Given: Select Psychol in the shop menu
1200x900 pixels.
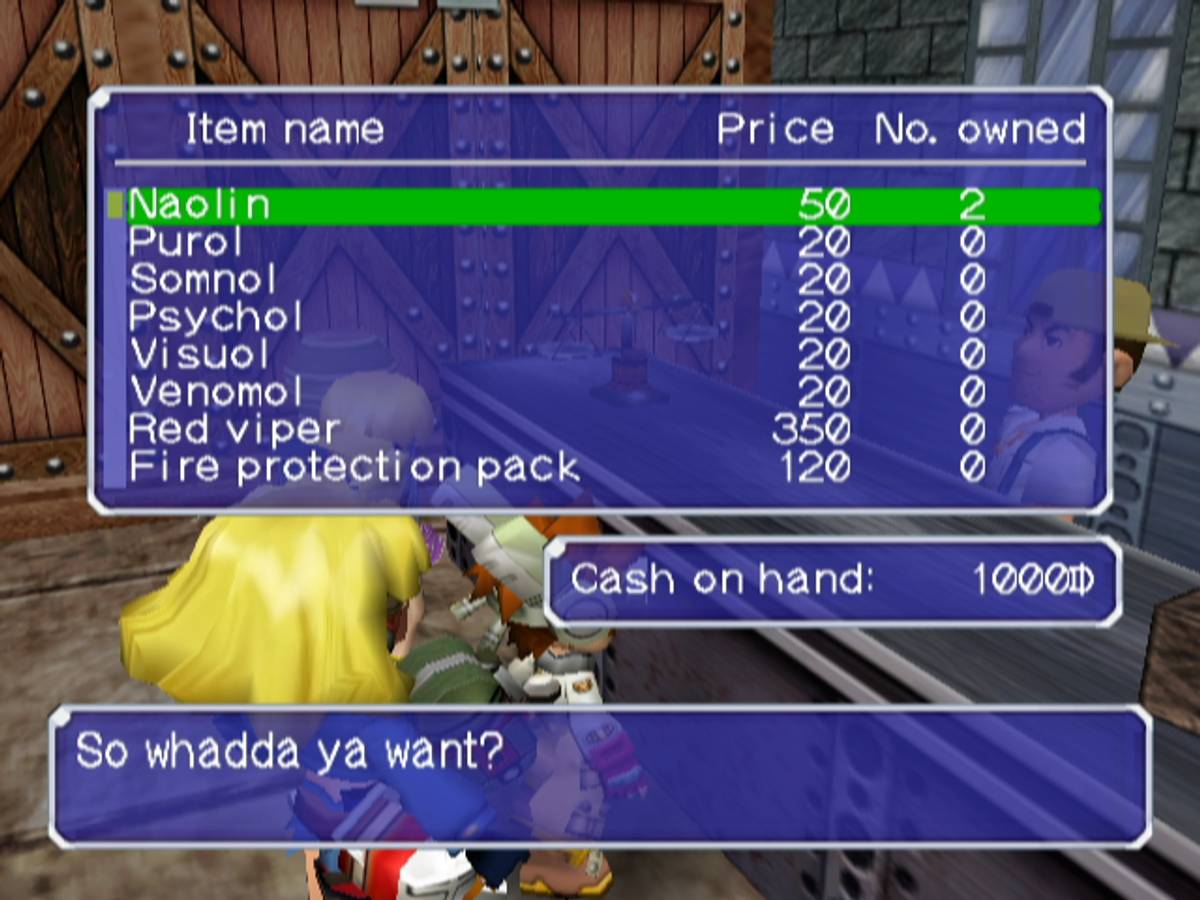Looking at the screenshot, I should coord(215,318).
